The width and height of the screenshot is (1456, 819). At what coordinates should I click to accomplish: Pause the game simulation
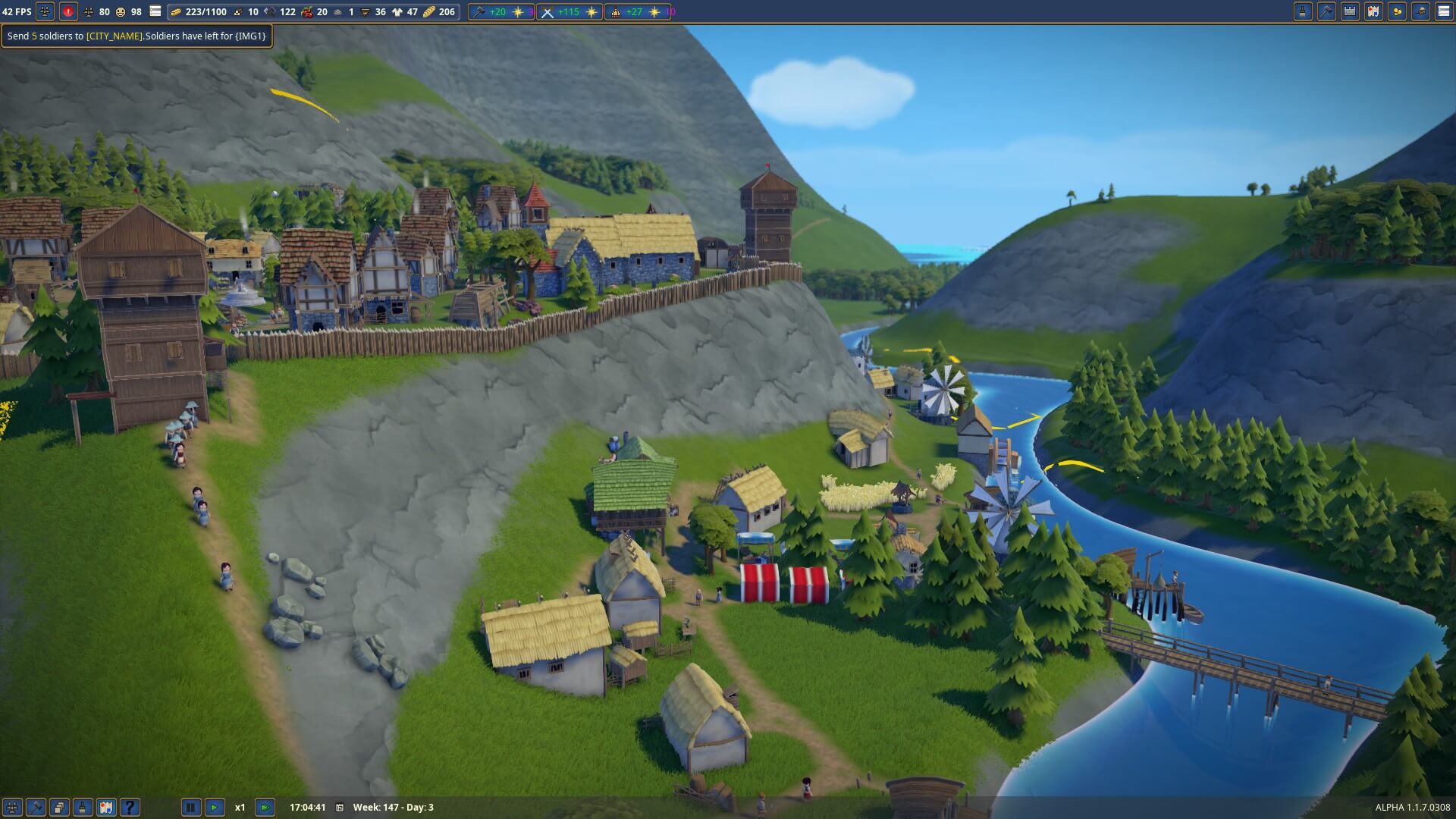point(190,808)
